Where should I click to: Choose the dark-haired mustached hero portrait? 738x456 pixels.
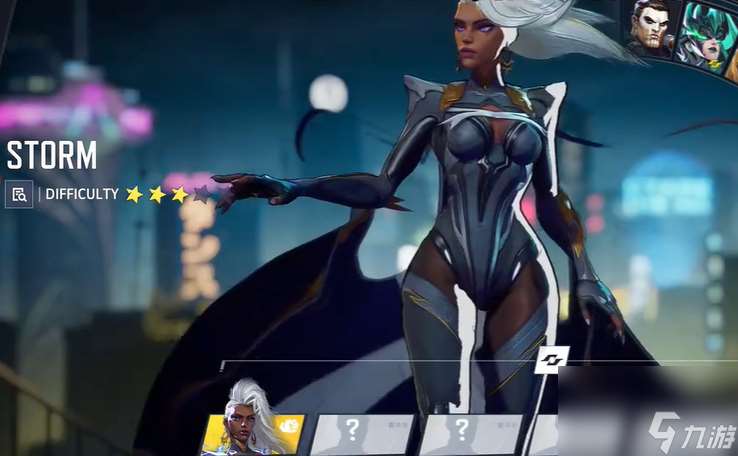tap(650, 28)
